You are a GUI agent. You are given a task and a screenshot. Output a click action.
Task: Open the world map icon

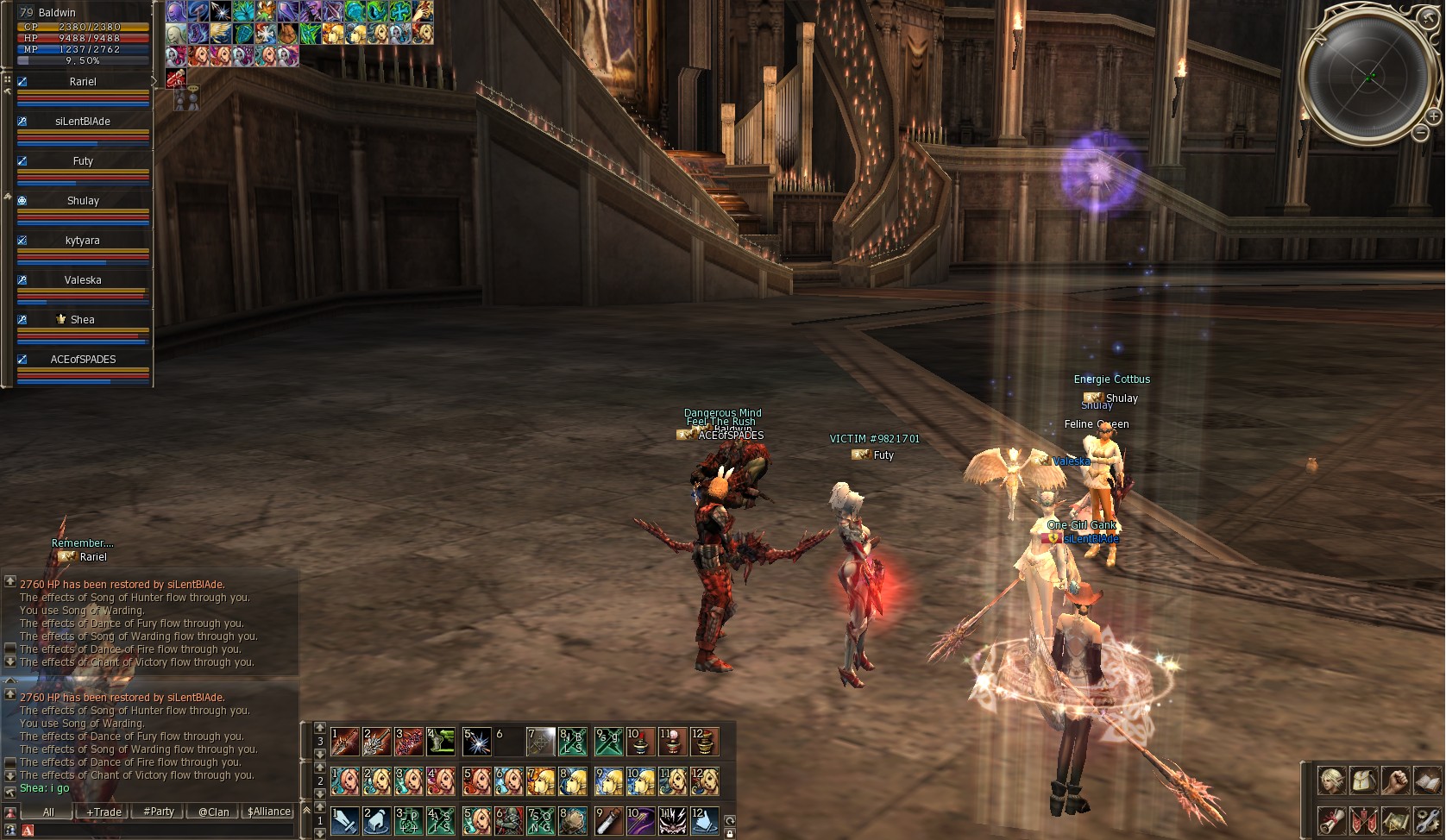[1396, 820]
